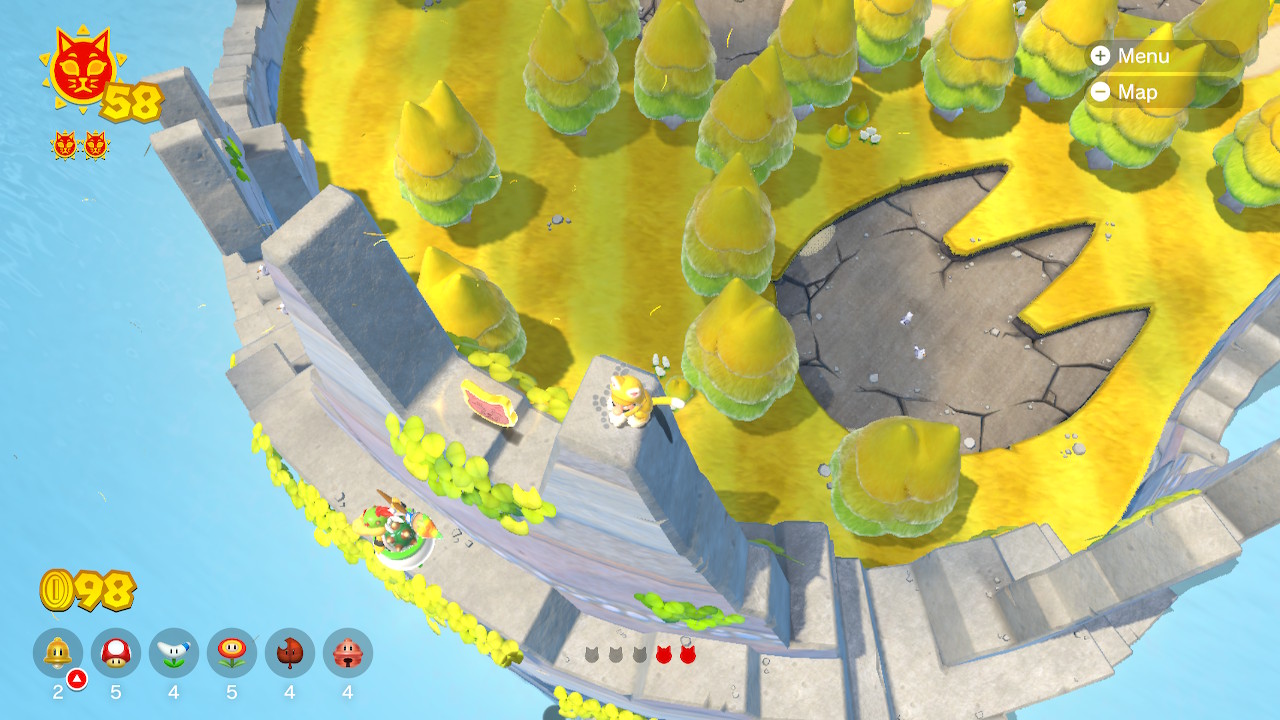Select the Lucky Bell reserve item
The image size is (1280, 720).
[x=348, y=653]
